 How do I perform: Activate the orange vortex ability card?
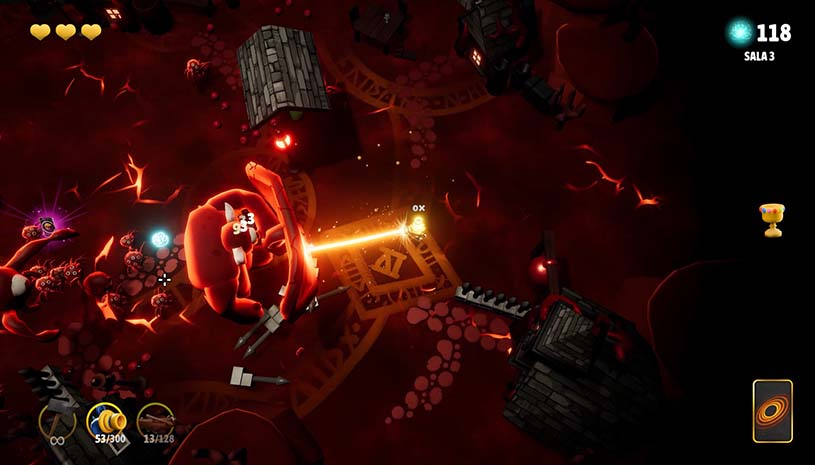click(772, 411)
